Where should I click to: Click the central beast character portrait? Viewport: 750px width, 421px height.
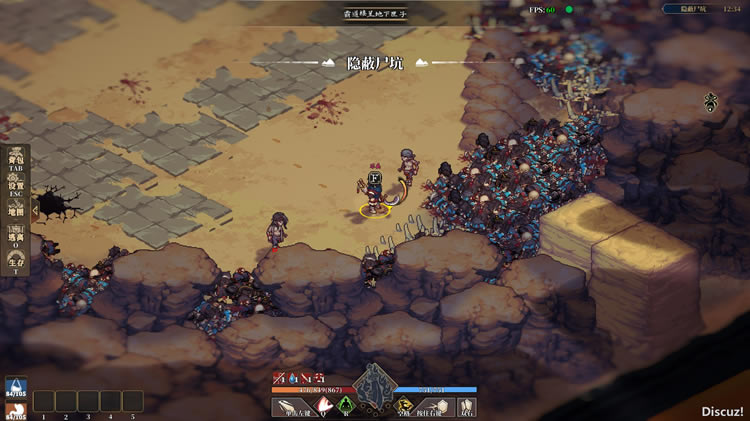pyautogui.click(x=376, y=385)
